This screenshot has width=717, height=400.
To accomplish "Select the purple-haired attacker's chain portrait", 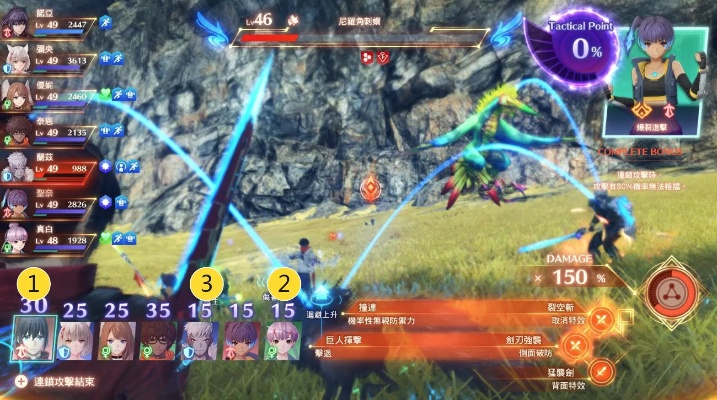I will [x=241, y=340].
